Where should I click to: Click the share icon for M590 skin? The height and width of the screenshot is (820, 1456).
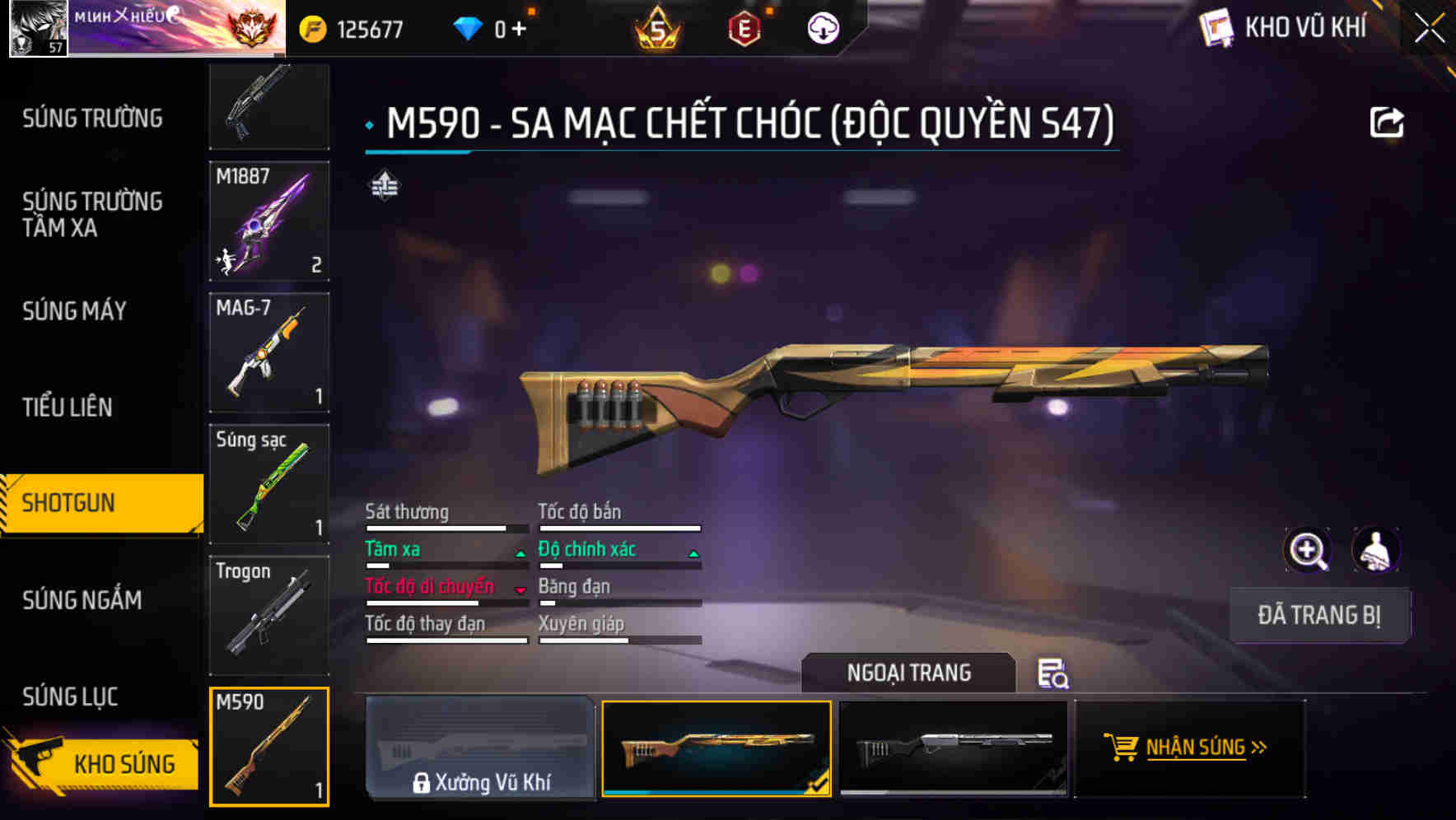[1388, 121]
